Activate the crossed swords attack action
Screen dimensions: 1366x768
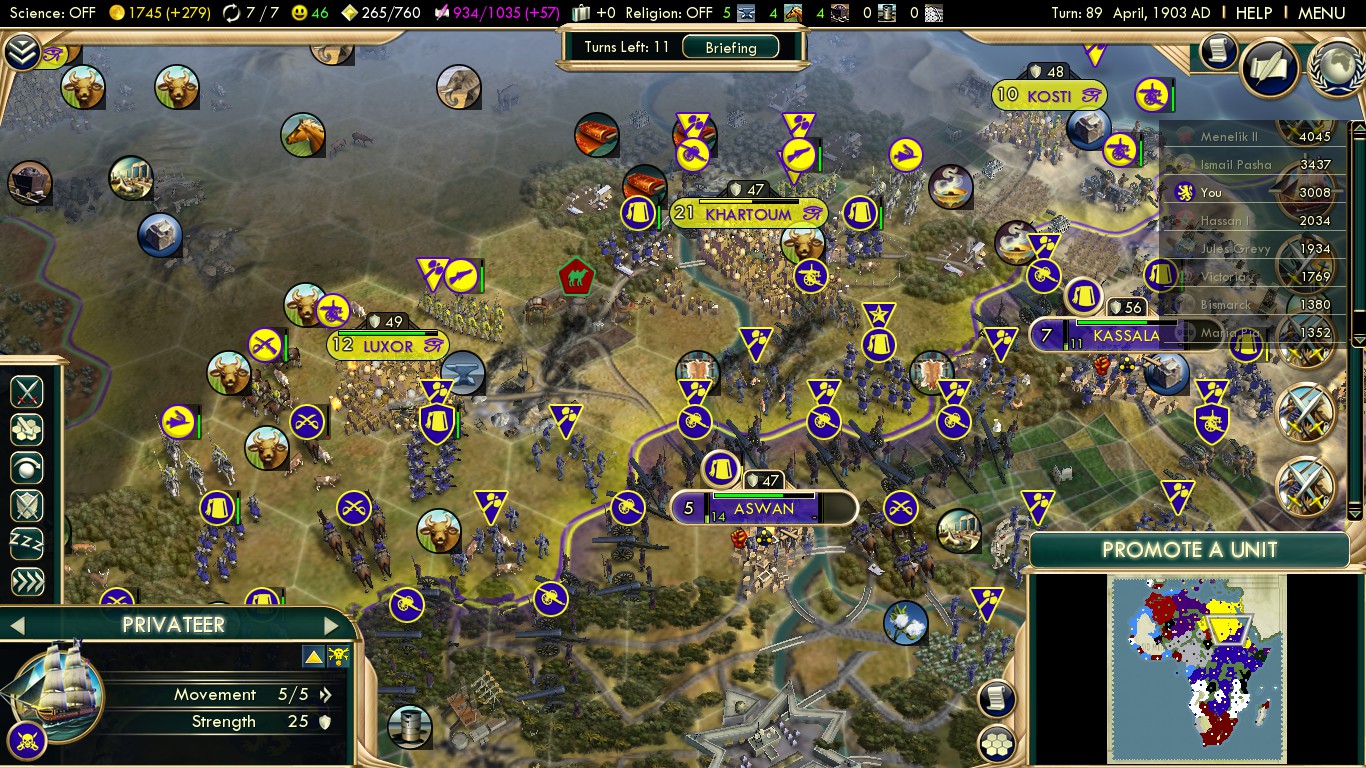coord(27,391)
